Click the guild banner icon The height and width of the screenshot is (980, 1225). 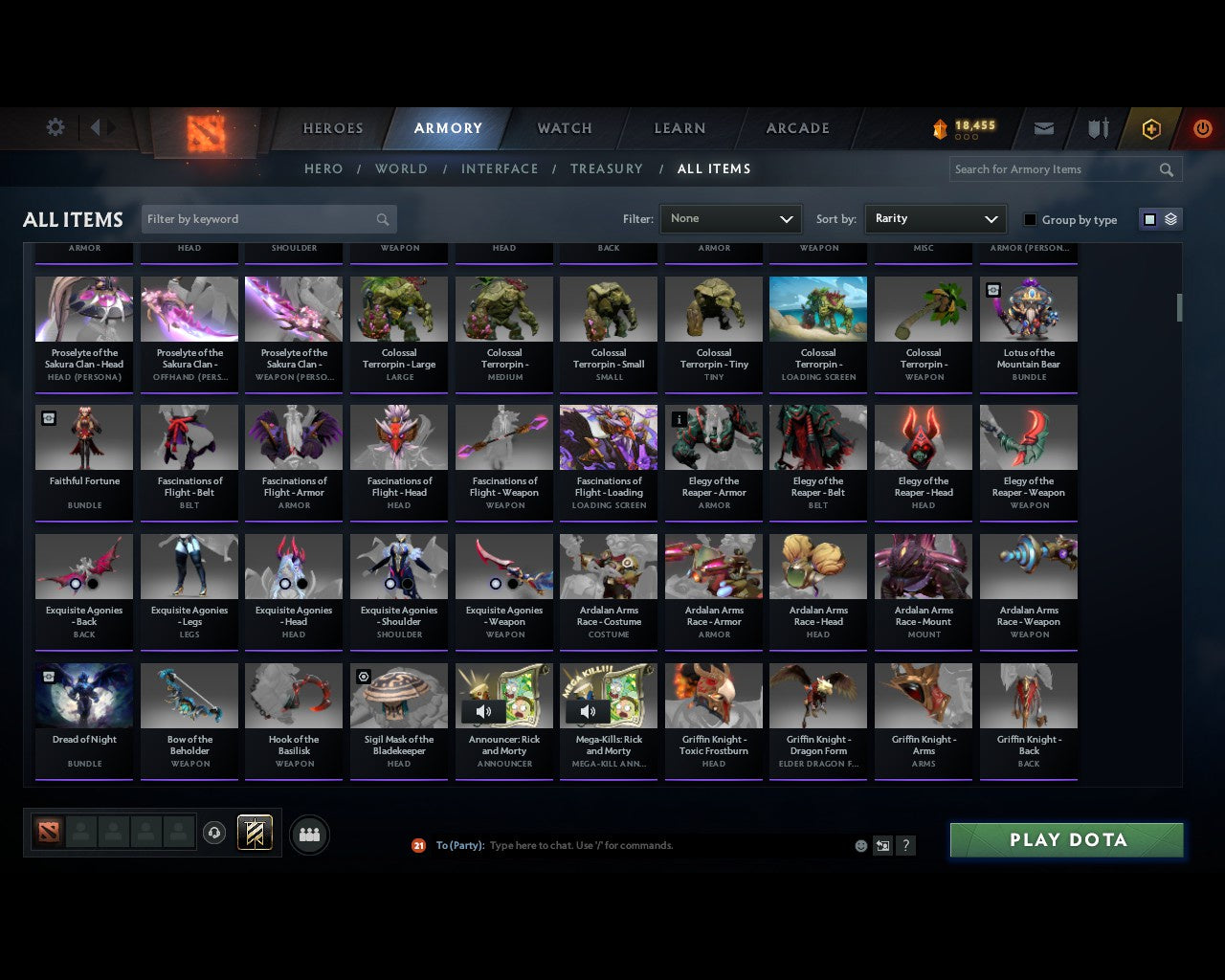tap(256, 833)
